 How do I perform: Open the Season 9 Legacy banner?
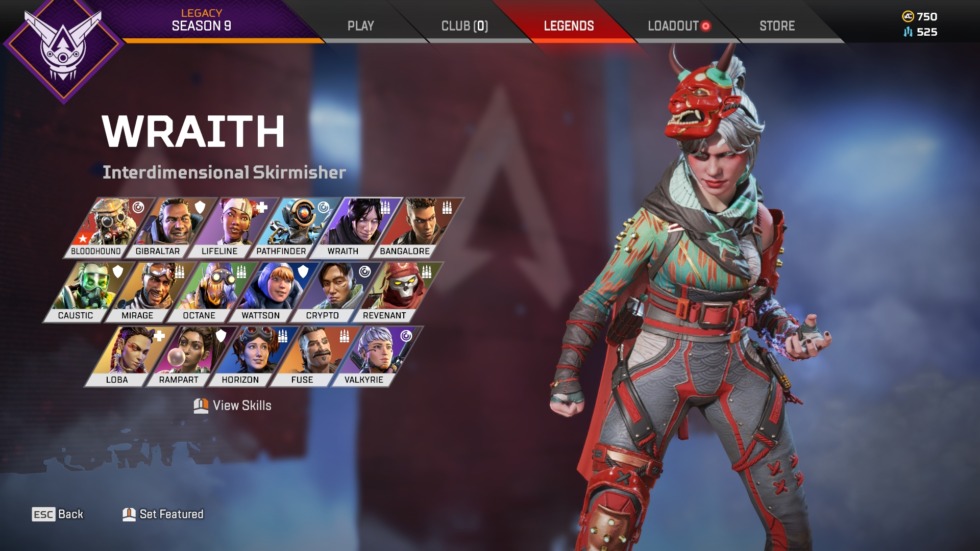201,20
